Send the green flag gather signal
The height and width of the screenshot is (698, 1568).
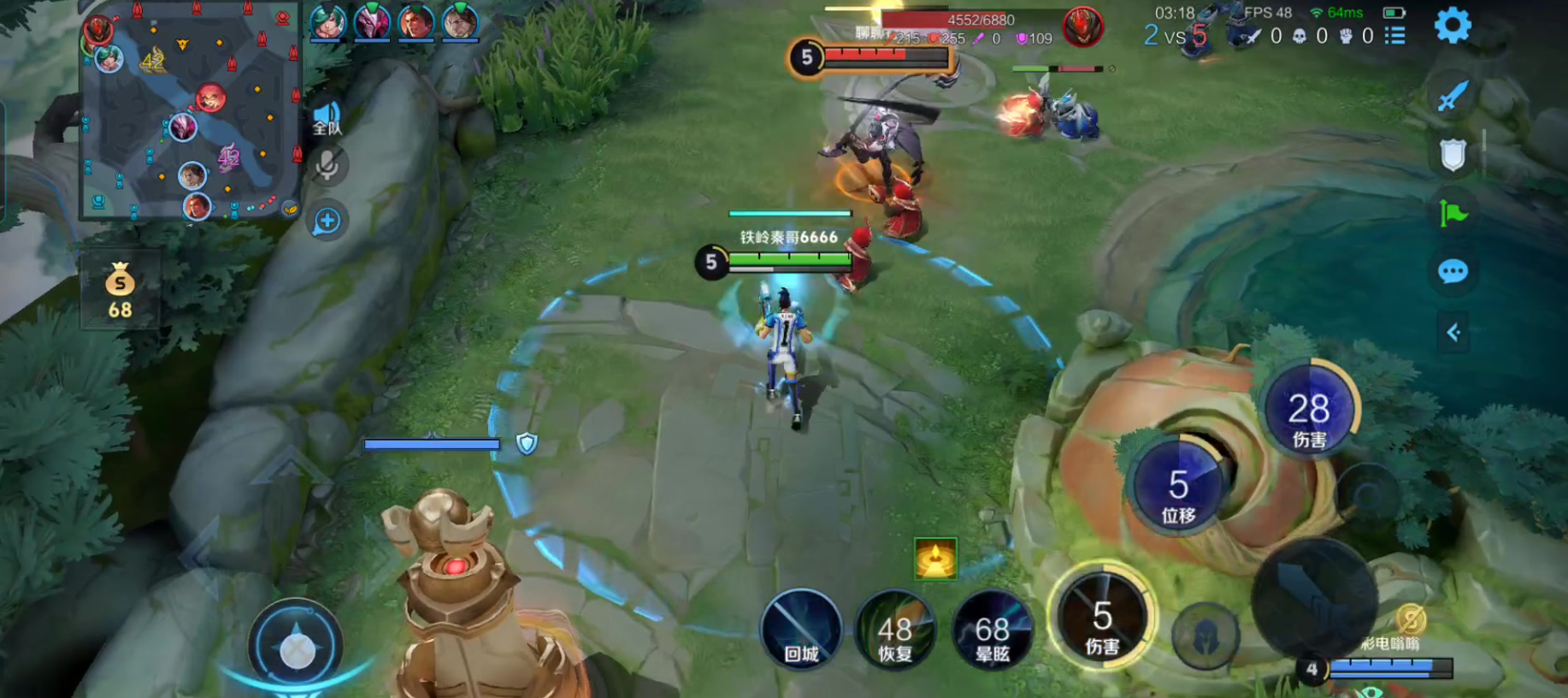pos(1453,213)
